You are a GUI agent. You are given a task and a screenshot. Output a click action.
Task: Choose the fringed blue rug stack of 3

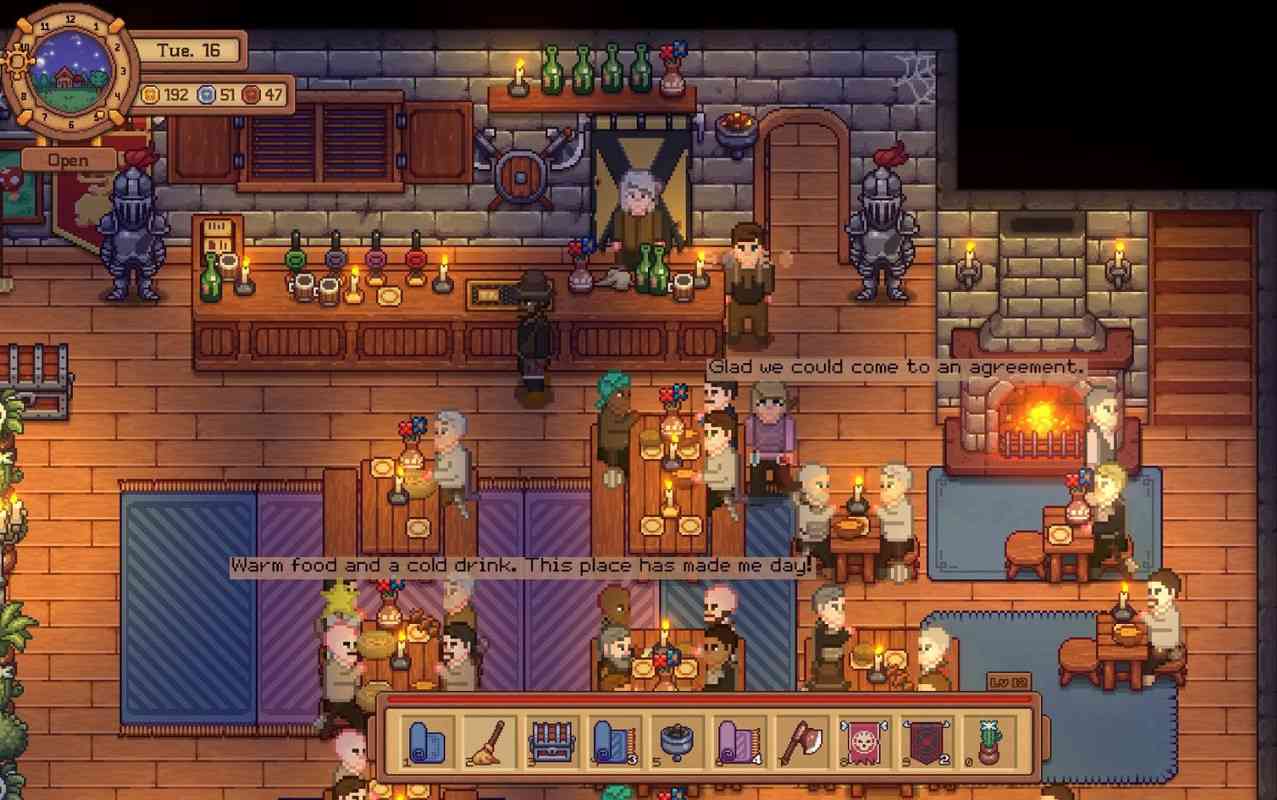tap(614, 741)
